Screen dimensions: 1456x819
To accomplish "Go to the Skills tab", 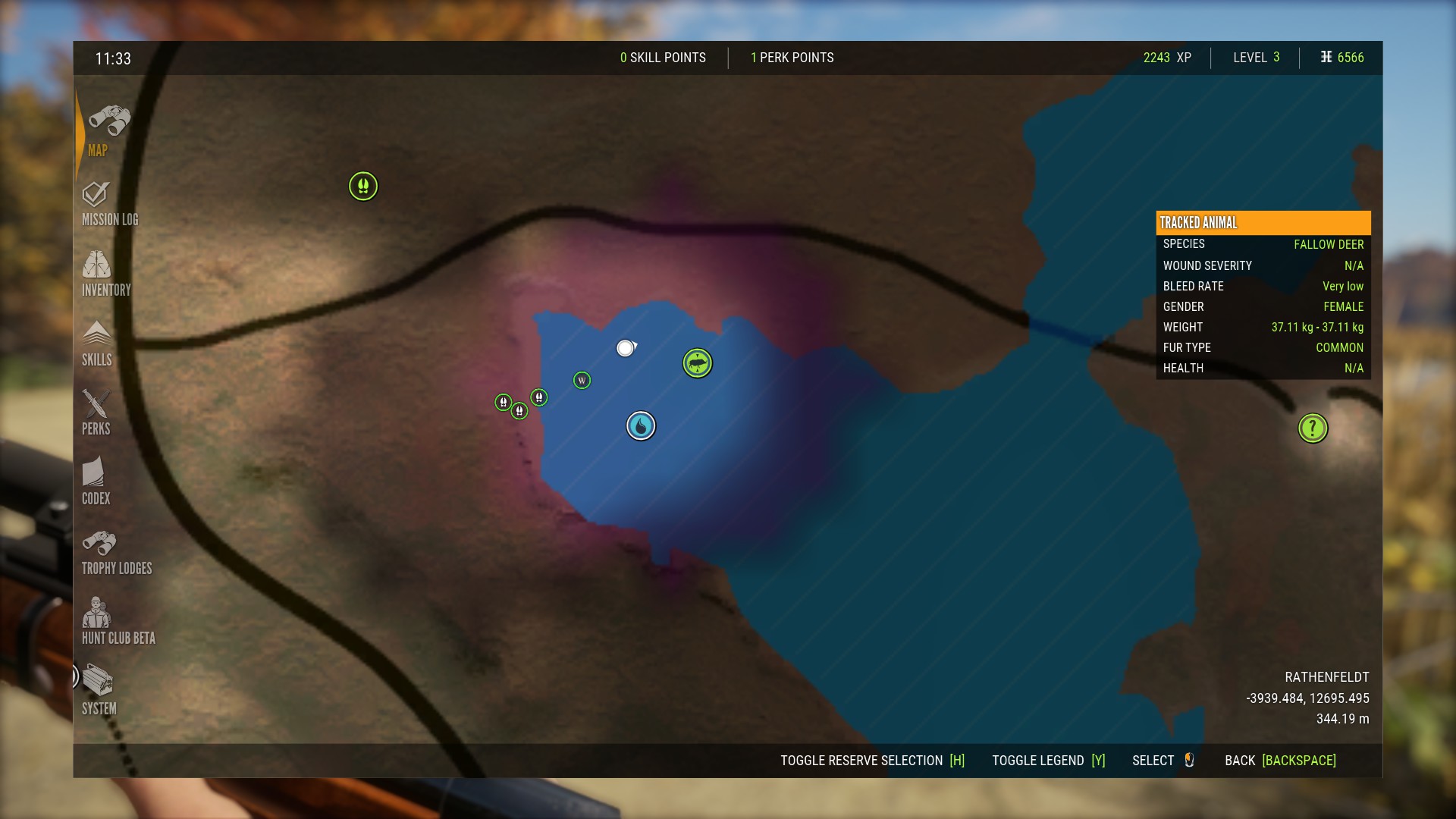I will (x=96, y=344).
